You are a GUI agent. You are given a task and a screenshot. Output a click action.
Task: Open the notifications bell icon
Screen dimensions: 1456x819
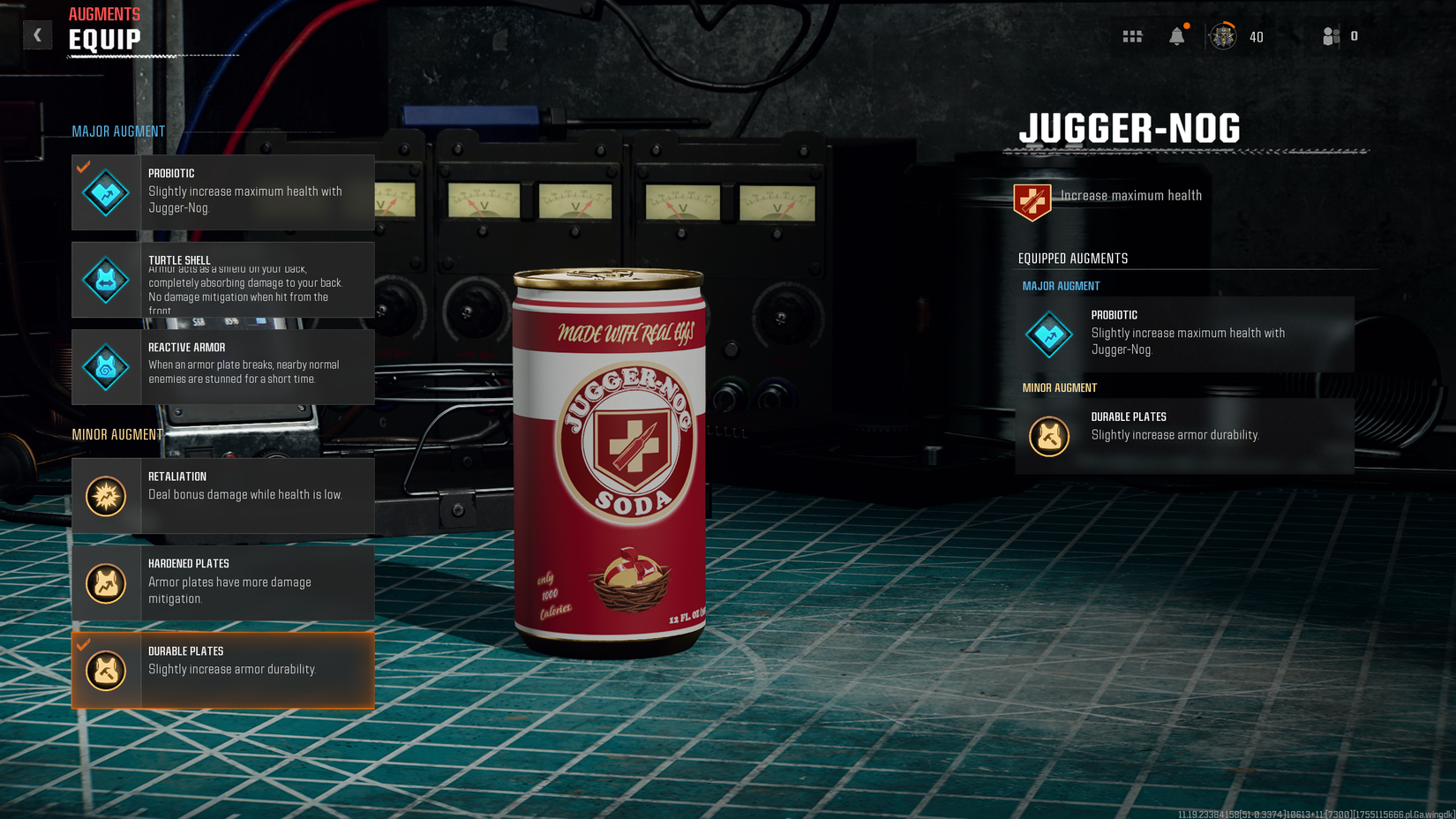click(x=1178, y=35)
